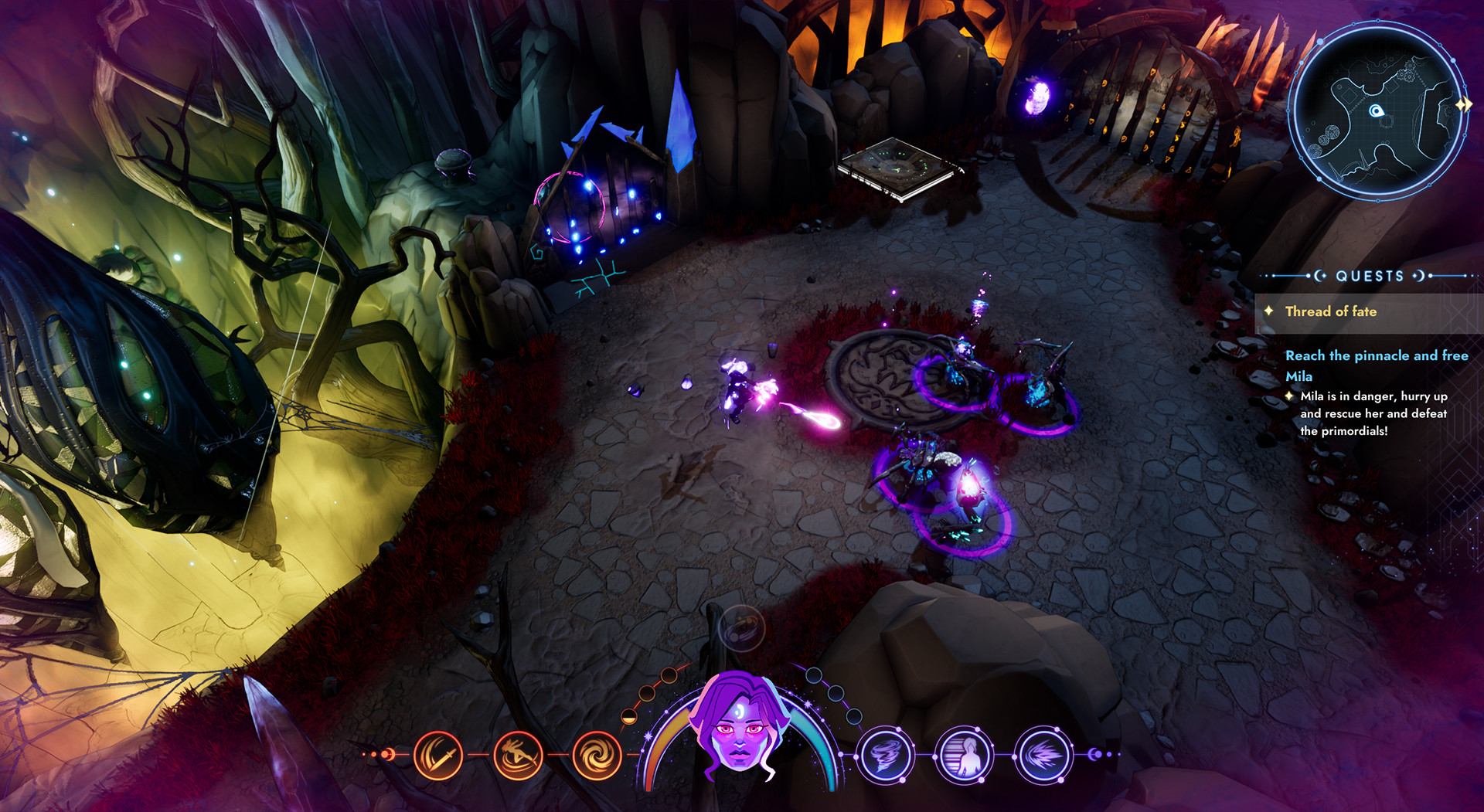The image size is (1484, 812).
Task: Activate the purple tornado ability
Action: 887,755
